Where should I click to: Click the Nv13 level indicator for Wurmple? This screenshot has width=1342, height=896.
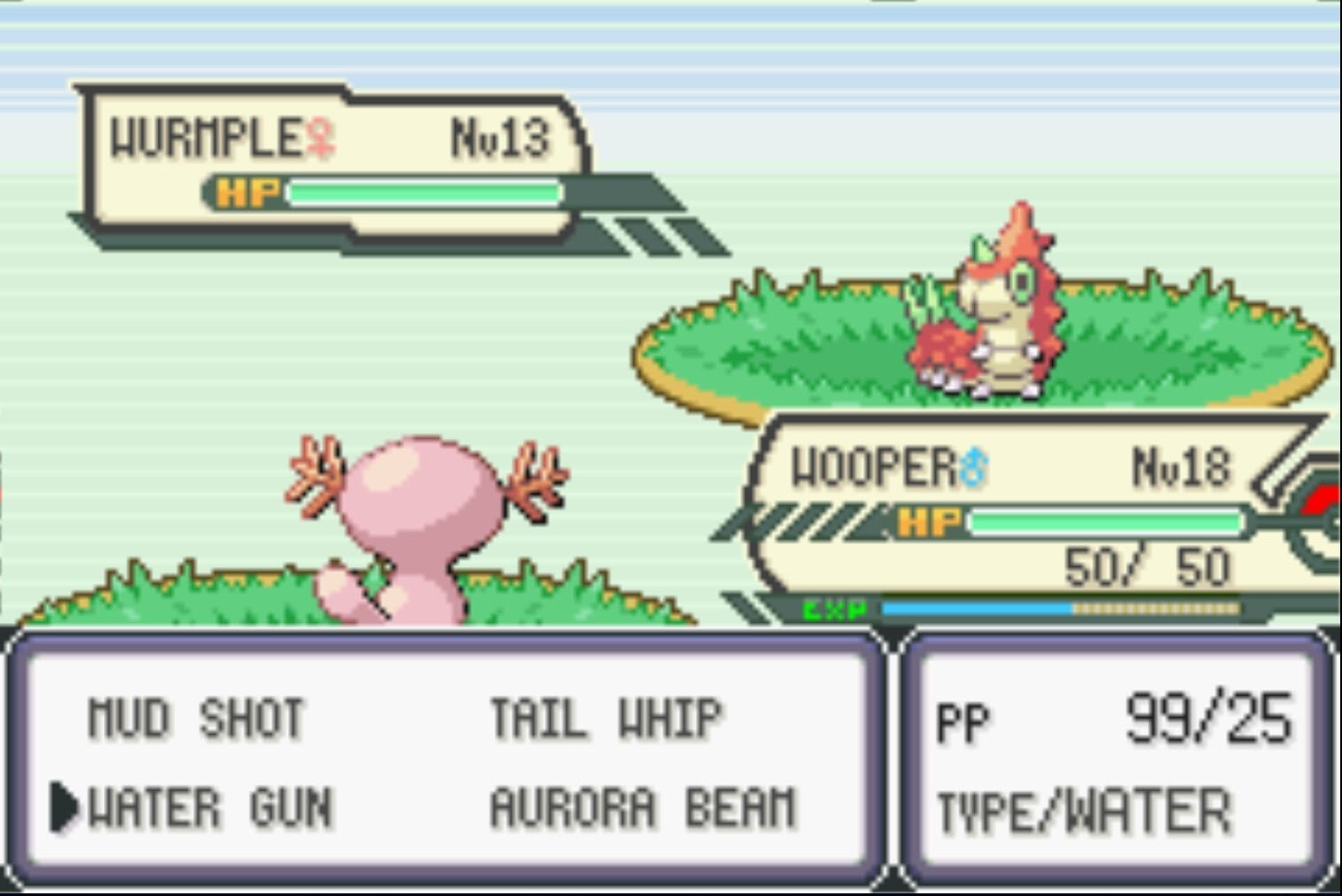[502, 135]
